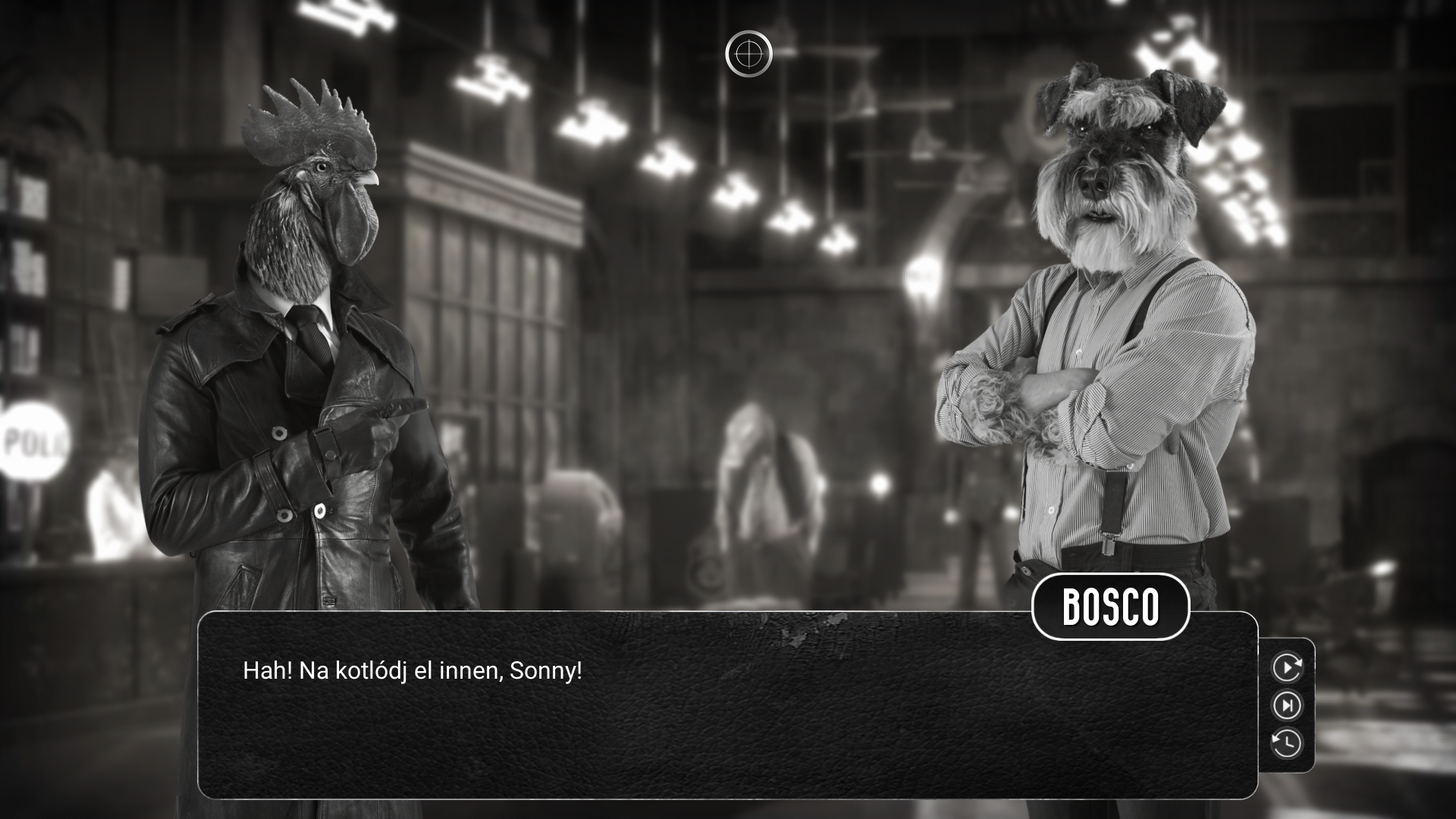Click the crosshair targeting icon at top

click(751, 53)
